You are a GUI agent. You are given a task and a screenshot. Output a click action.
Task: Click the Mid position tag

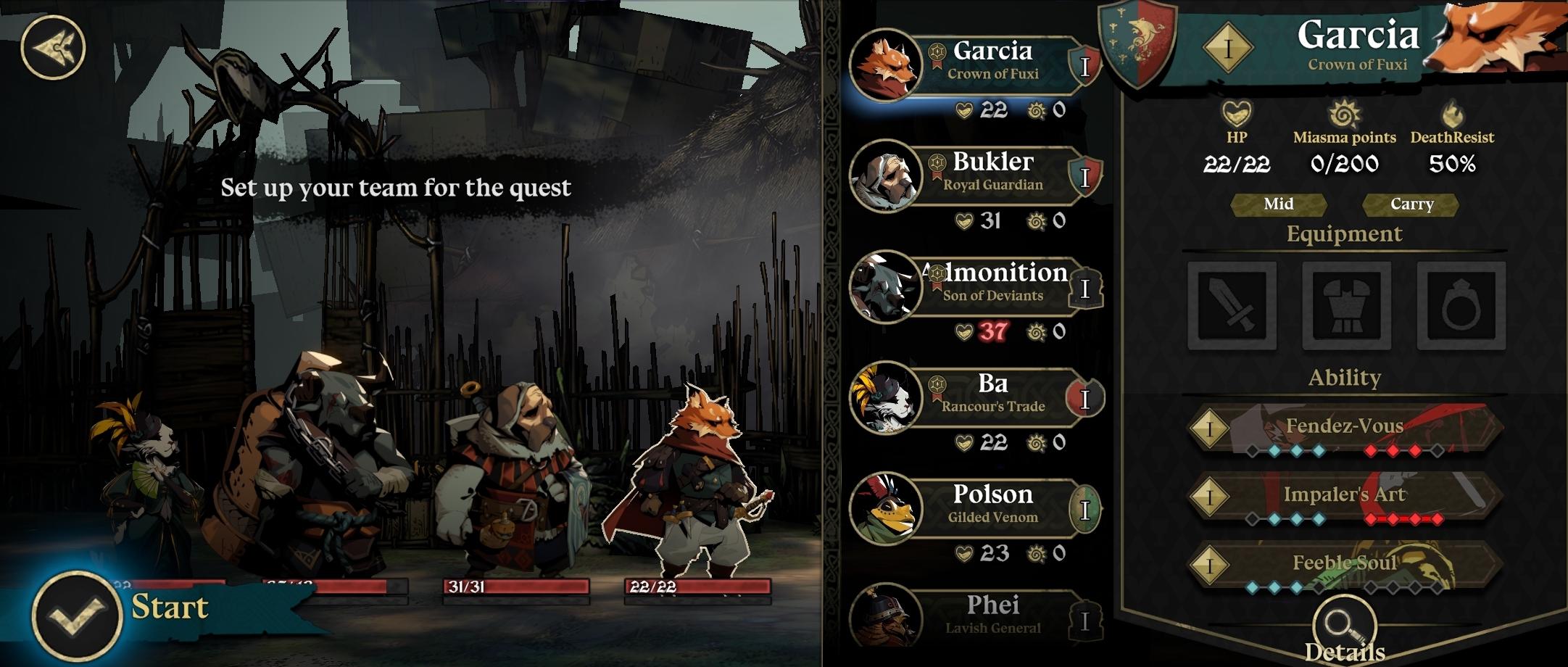point(1278,204)
